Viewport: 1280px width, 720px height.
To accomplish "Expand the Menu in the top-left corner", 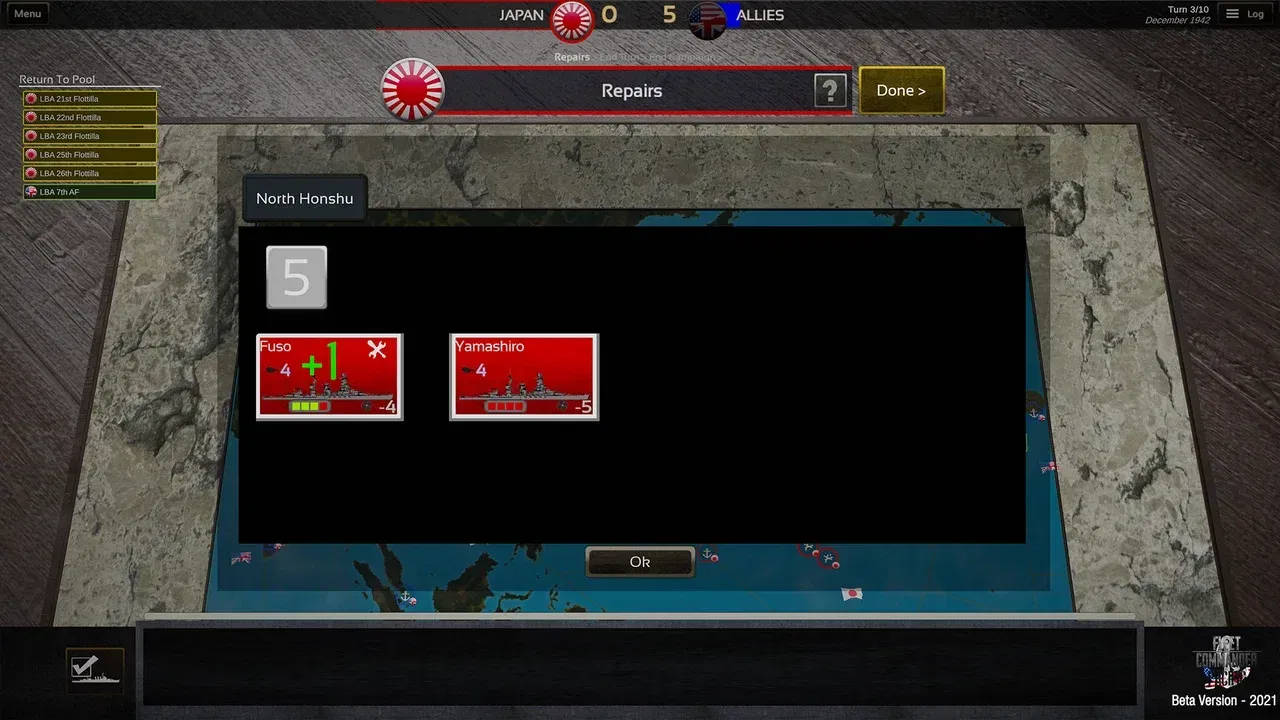I will pos(27,13).
